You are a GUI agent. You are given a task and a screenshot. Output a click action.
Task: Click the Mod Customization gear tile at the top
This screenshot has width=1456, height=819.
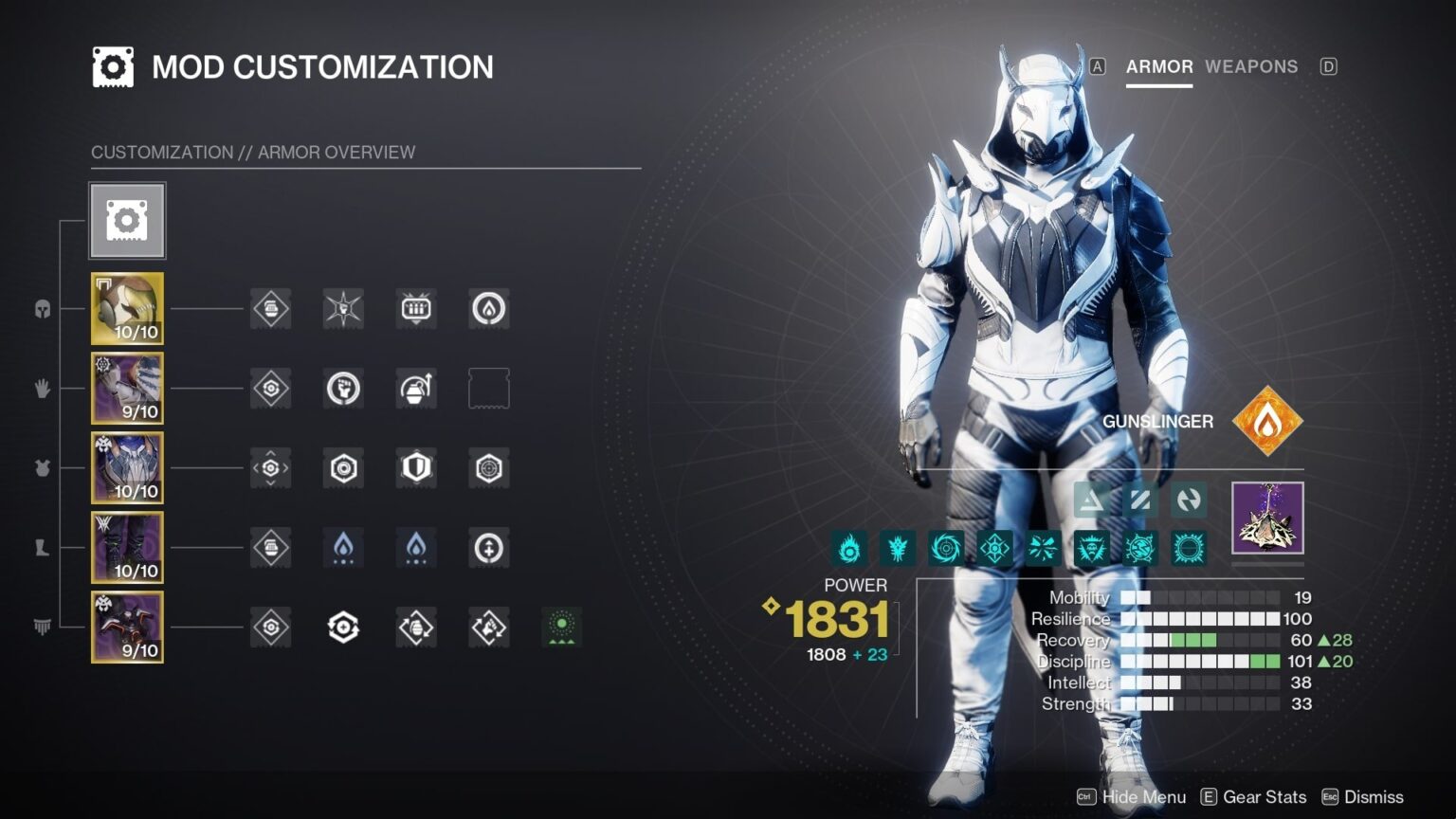pyautogui.click(x=127, y=220)
